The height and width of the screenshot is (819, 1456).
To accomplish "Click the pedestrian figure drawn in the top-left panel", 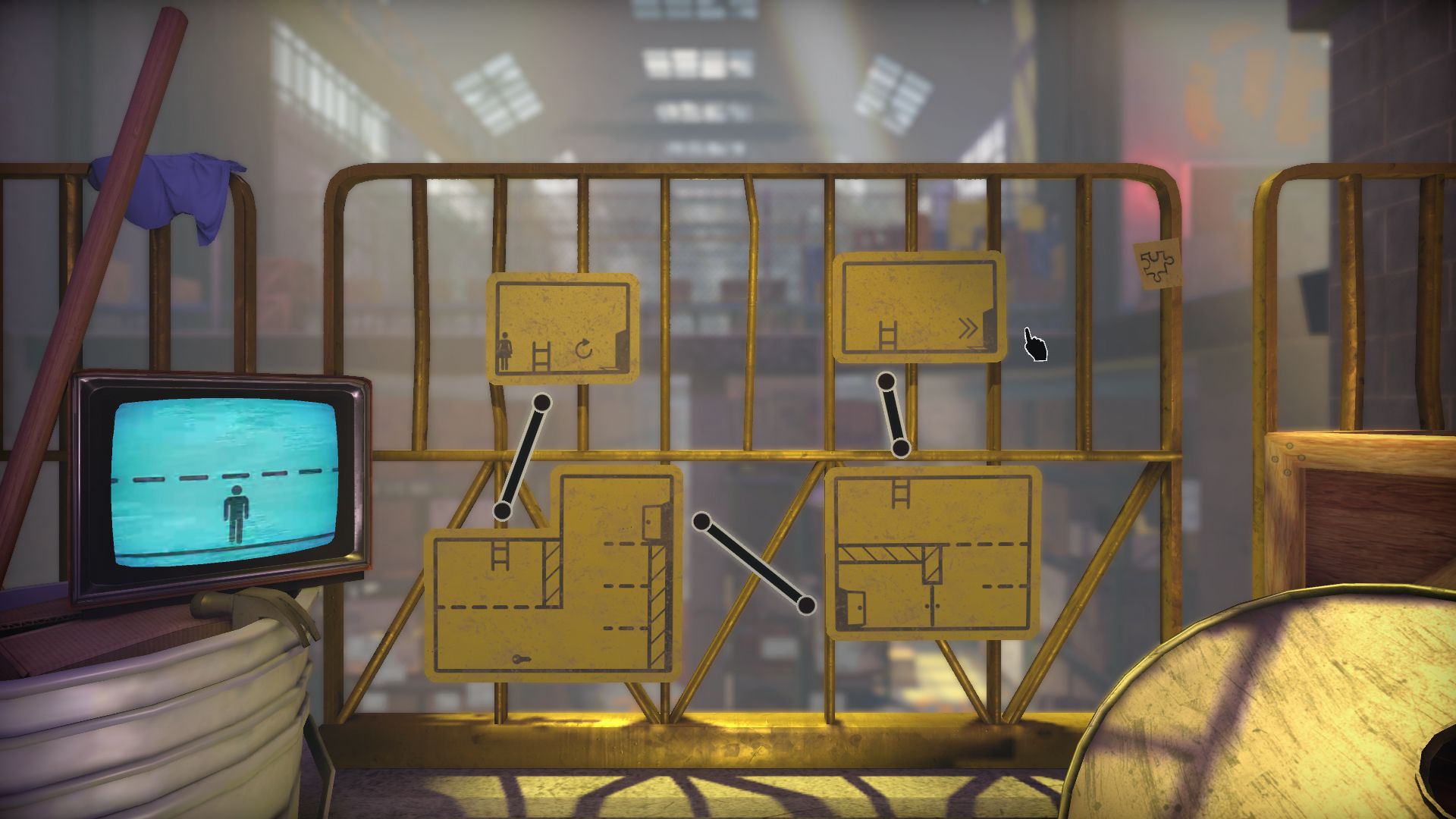I will coord(506,352).
